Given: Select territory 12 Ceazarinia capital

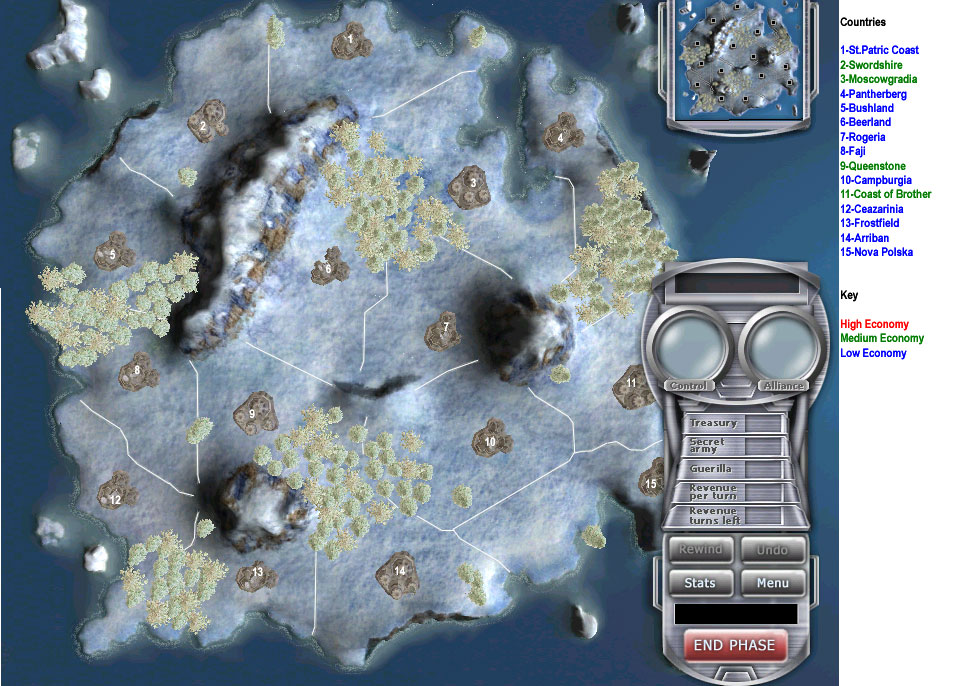Looking at the screenshot, I should click(x=114, y=495).
